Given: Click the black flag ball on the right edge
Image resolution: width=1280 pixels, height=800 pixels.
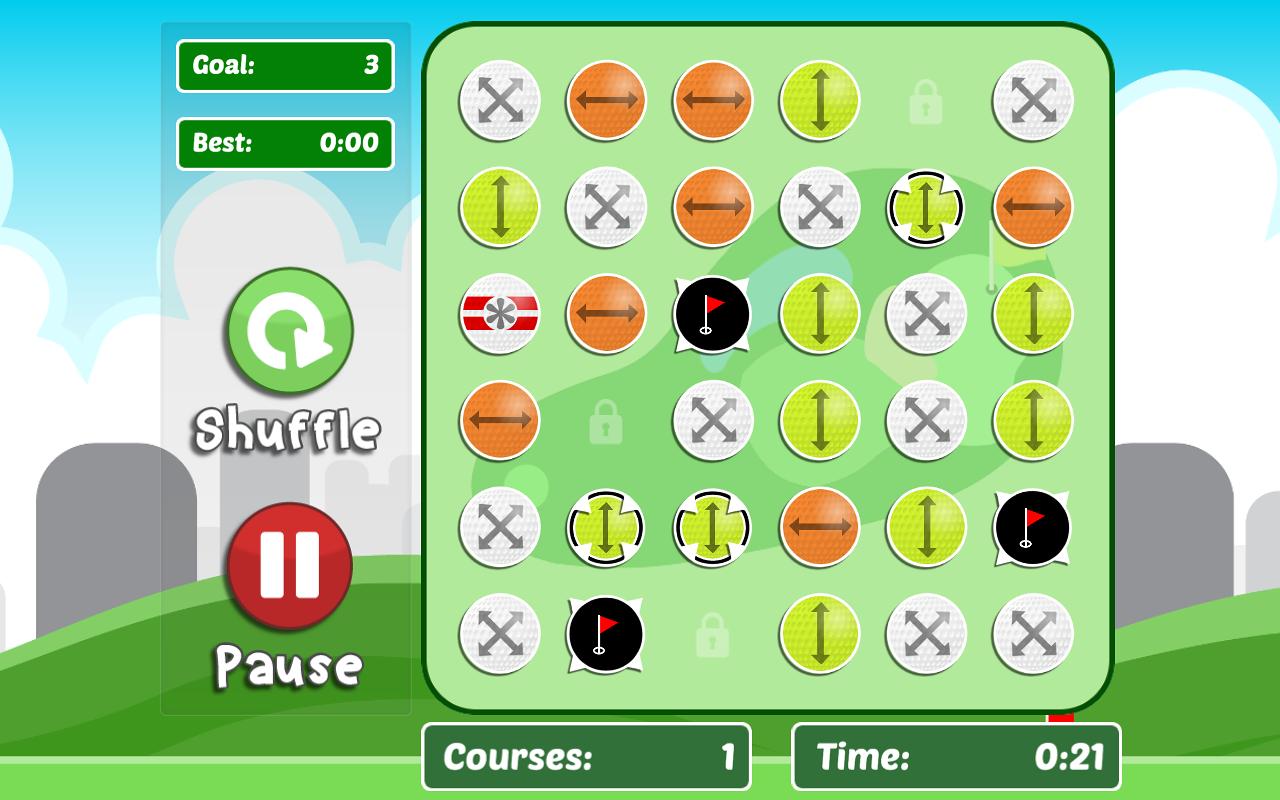Looking at the screenshot, I should (1031, 527).
